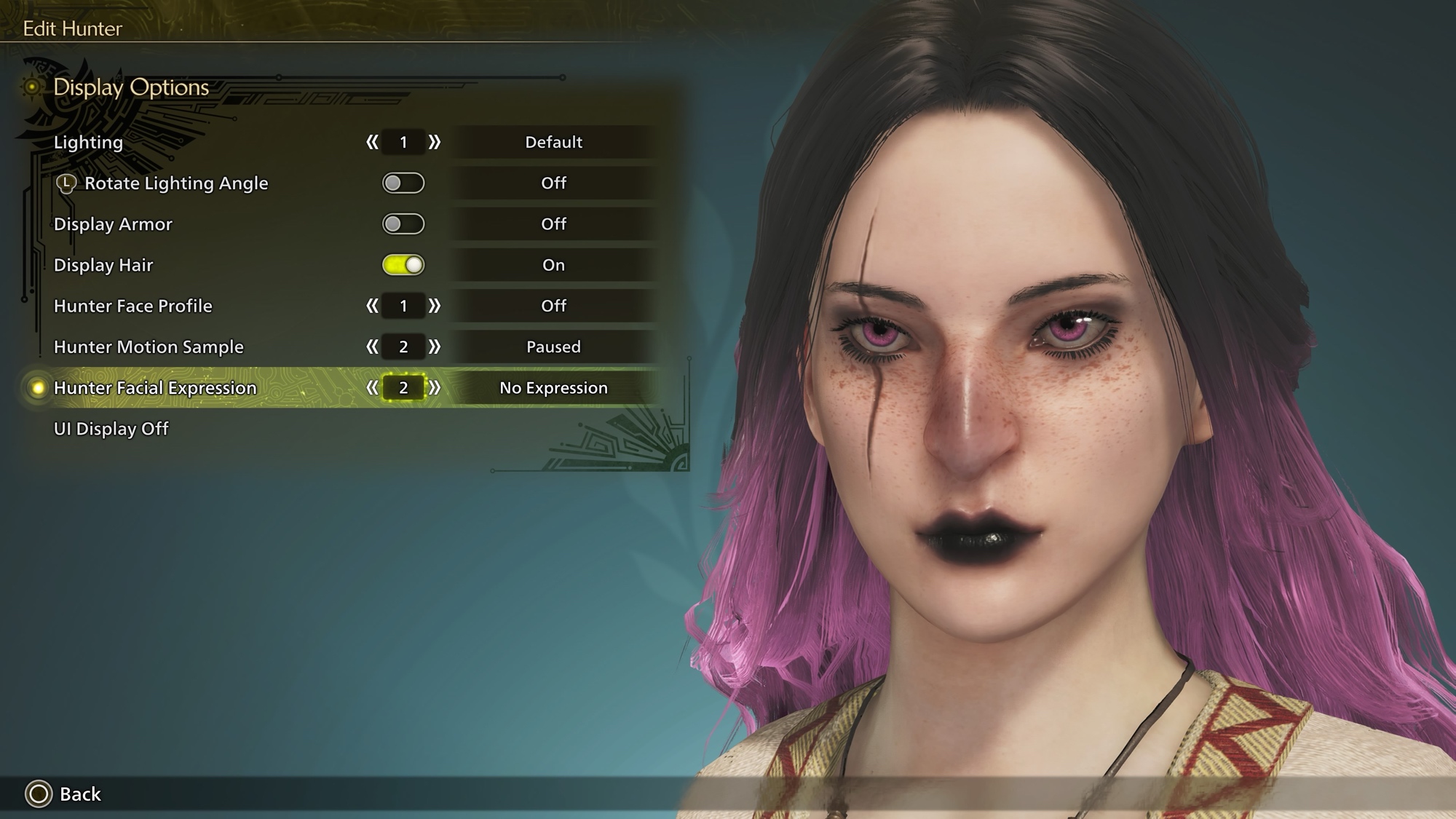Viewport: 1456px width, 819px height.
Task: Decrease Hunter Face Profile with left arrow
Action: (x=372, y=306)
